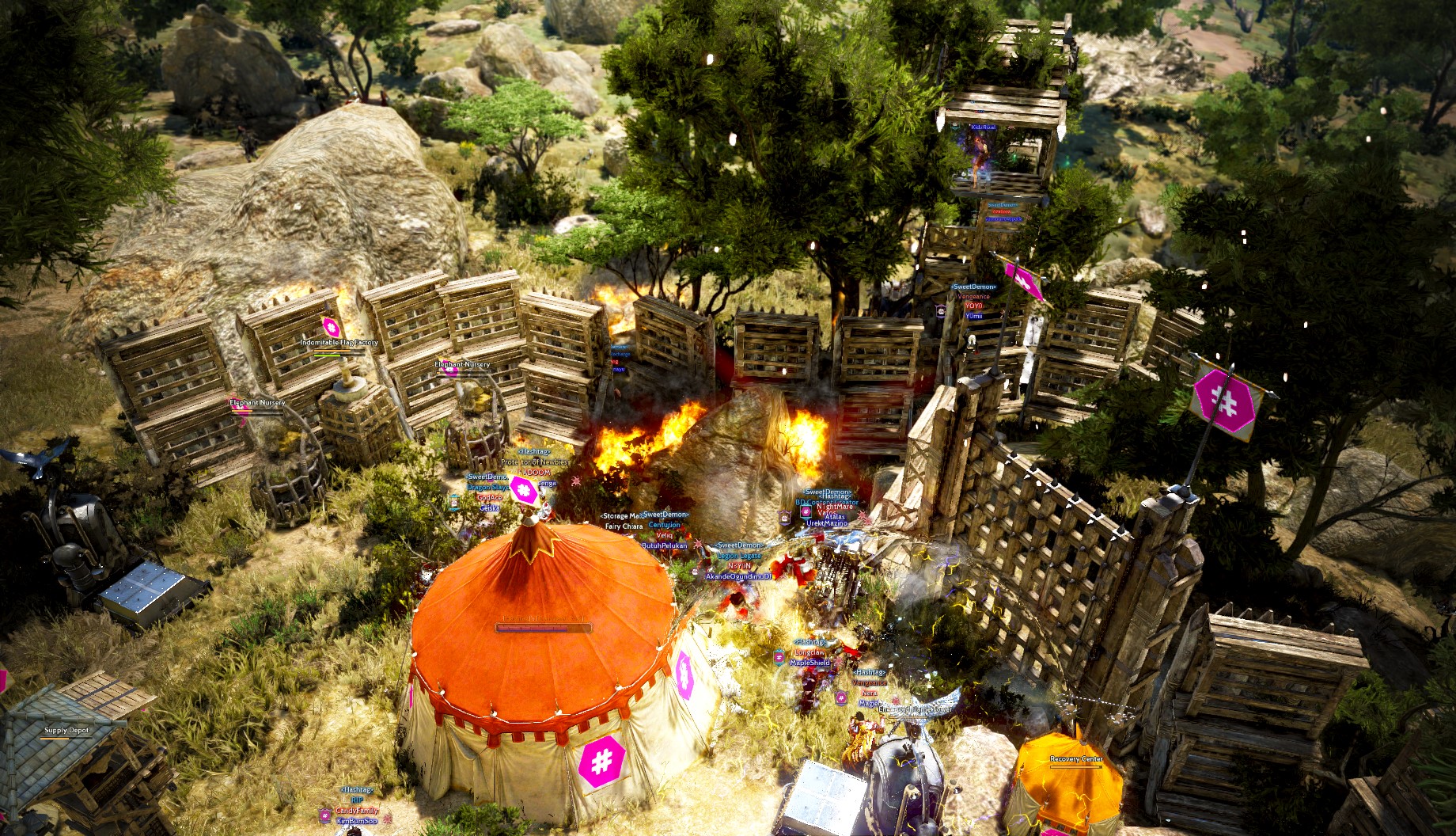This screenshot has width=1456, height=836.
Task: Select the Enchanted Flame Tower nameplate
Action: 915,709
